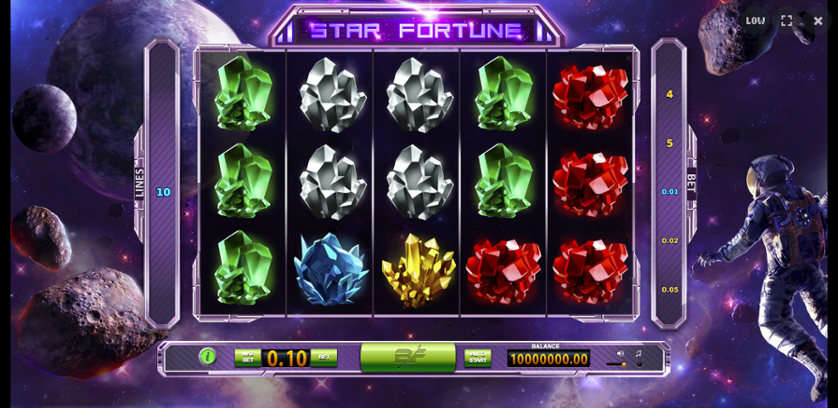The width and height of the screenshot is (838, 408).
Task: Select the 0.01 bet value
Action: (669, 191)
